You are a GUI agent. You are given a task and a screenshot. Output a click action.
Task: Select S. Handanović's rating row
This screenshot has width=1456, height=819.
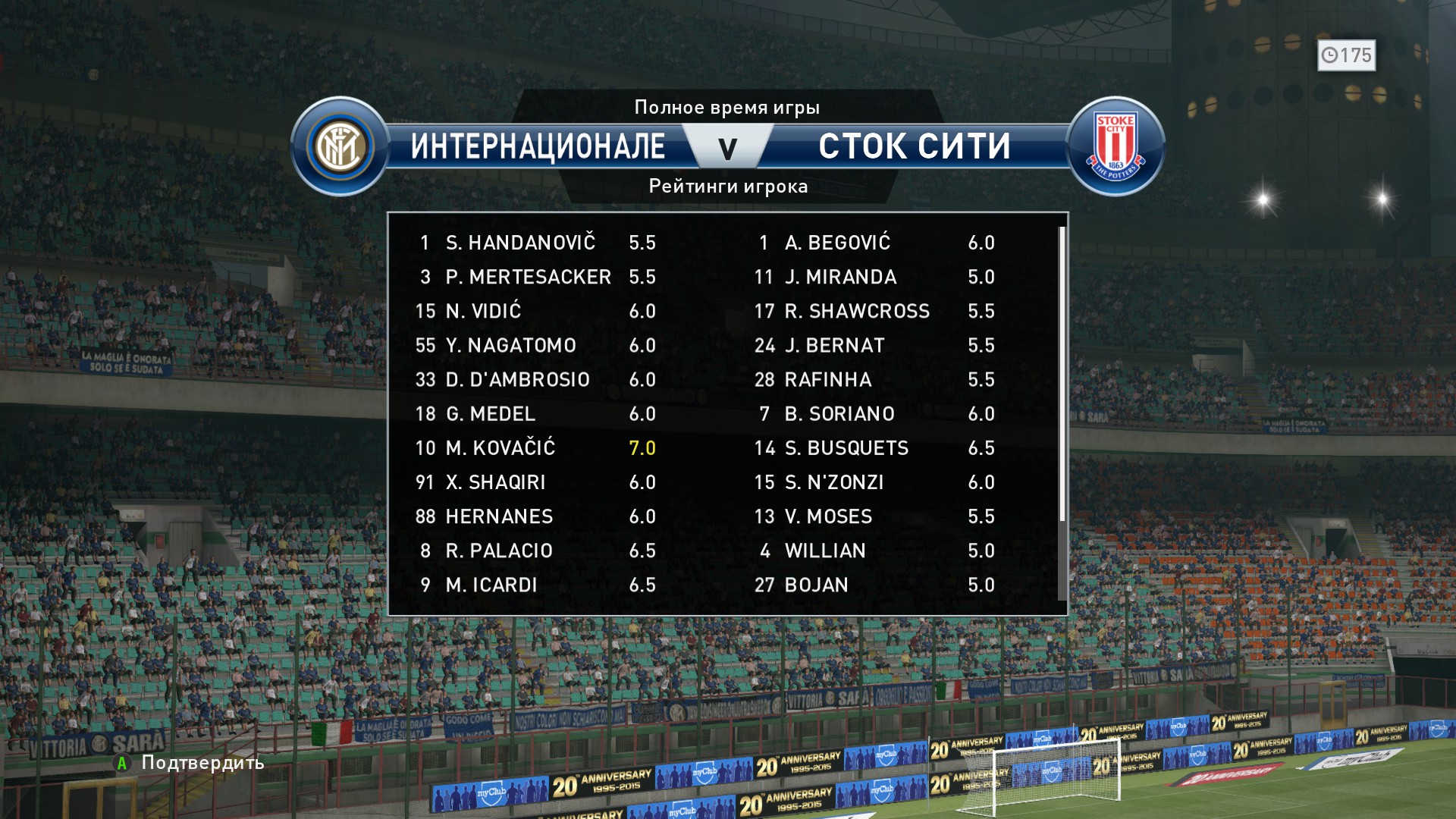pos(535,243)
